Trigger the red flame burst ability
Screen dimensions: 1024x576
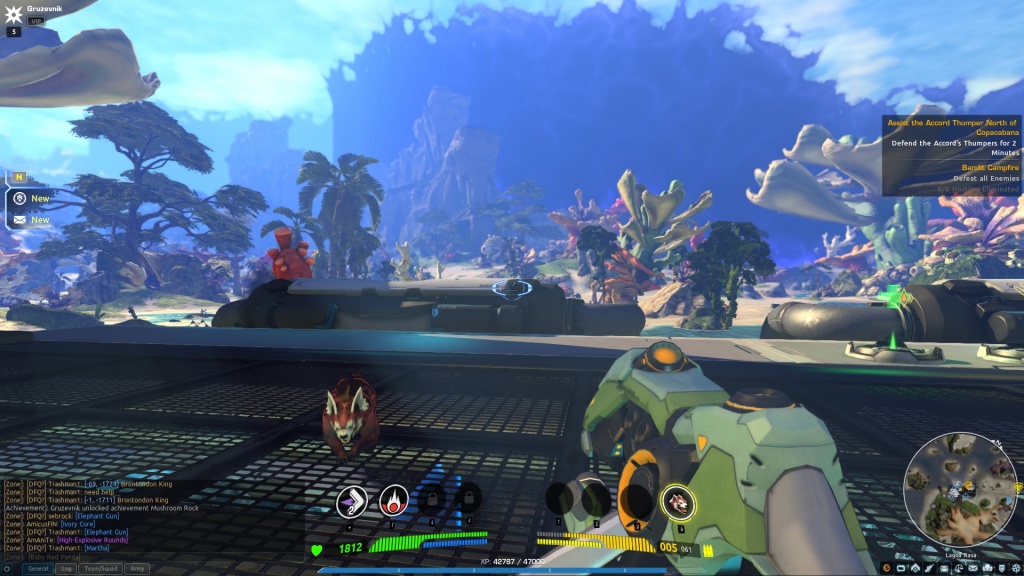pos(394,501)
